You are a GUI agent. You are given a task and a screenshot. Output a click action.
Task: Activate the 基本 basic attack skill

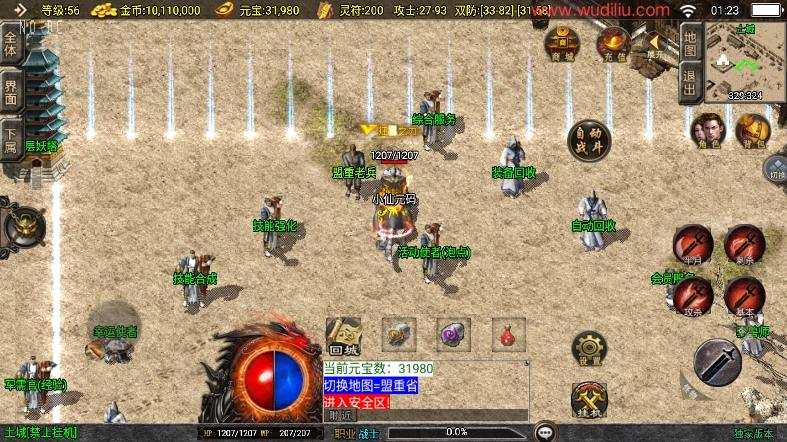[744, 296]
